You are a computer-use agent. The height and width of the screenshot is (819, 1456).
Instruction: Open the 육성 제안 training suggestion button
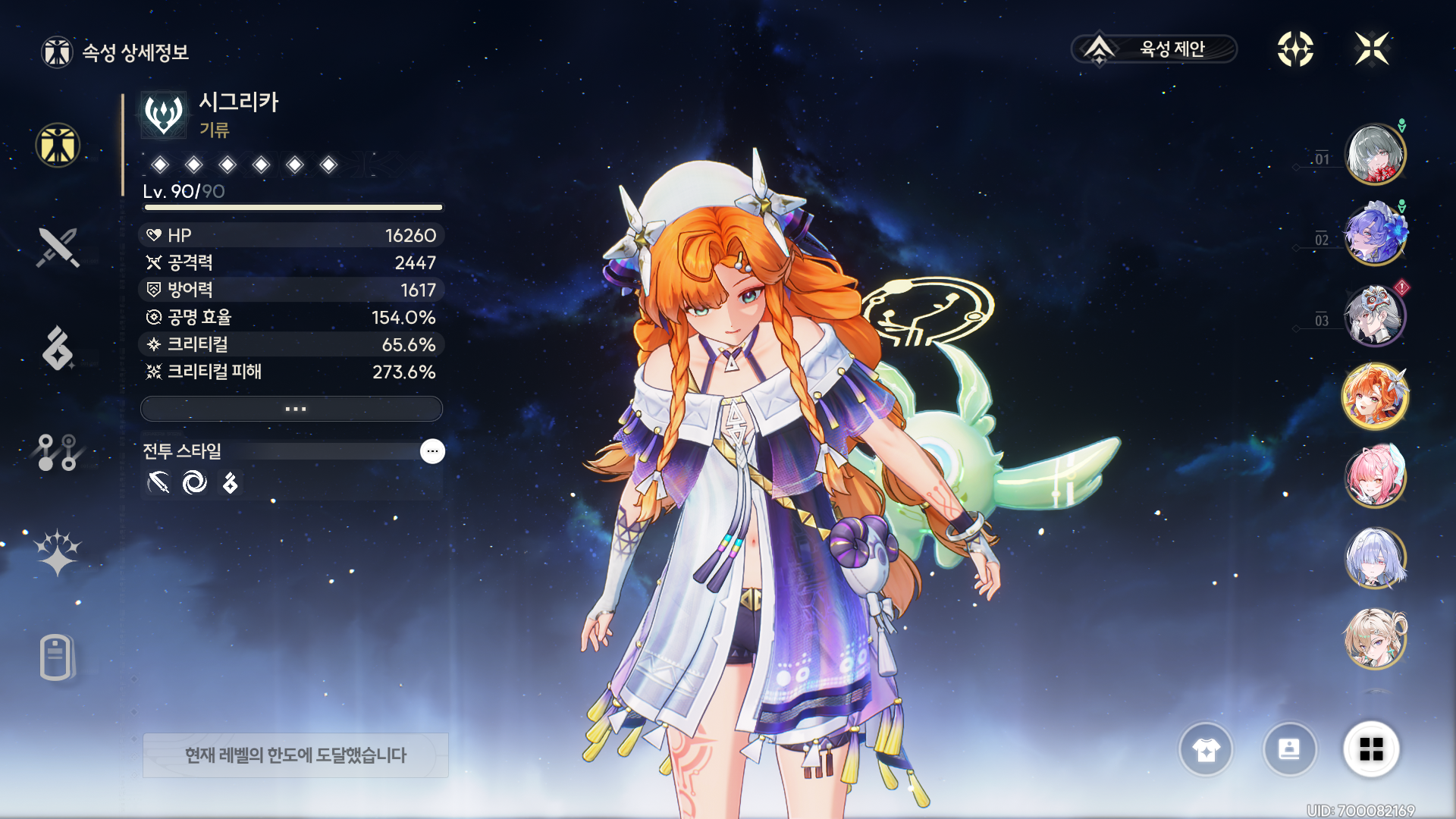(x=1153, y=49)
